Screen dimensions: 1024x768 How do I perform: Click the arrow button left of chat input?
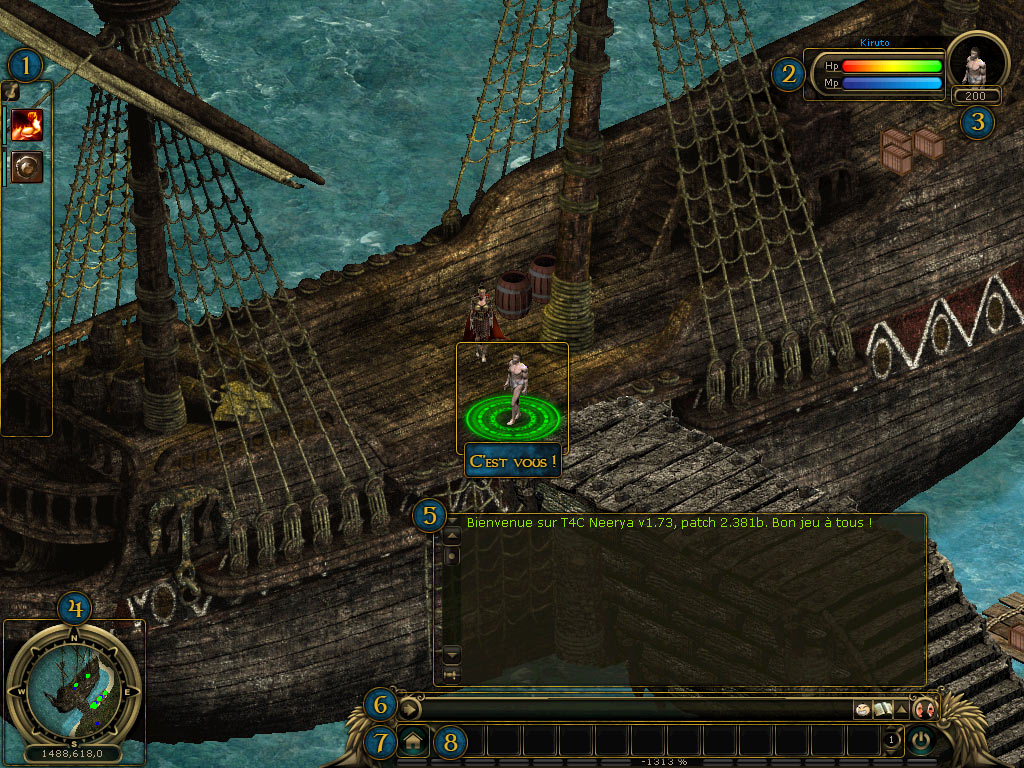[410, 709]
